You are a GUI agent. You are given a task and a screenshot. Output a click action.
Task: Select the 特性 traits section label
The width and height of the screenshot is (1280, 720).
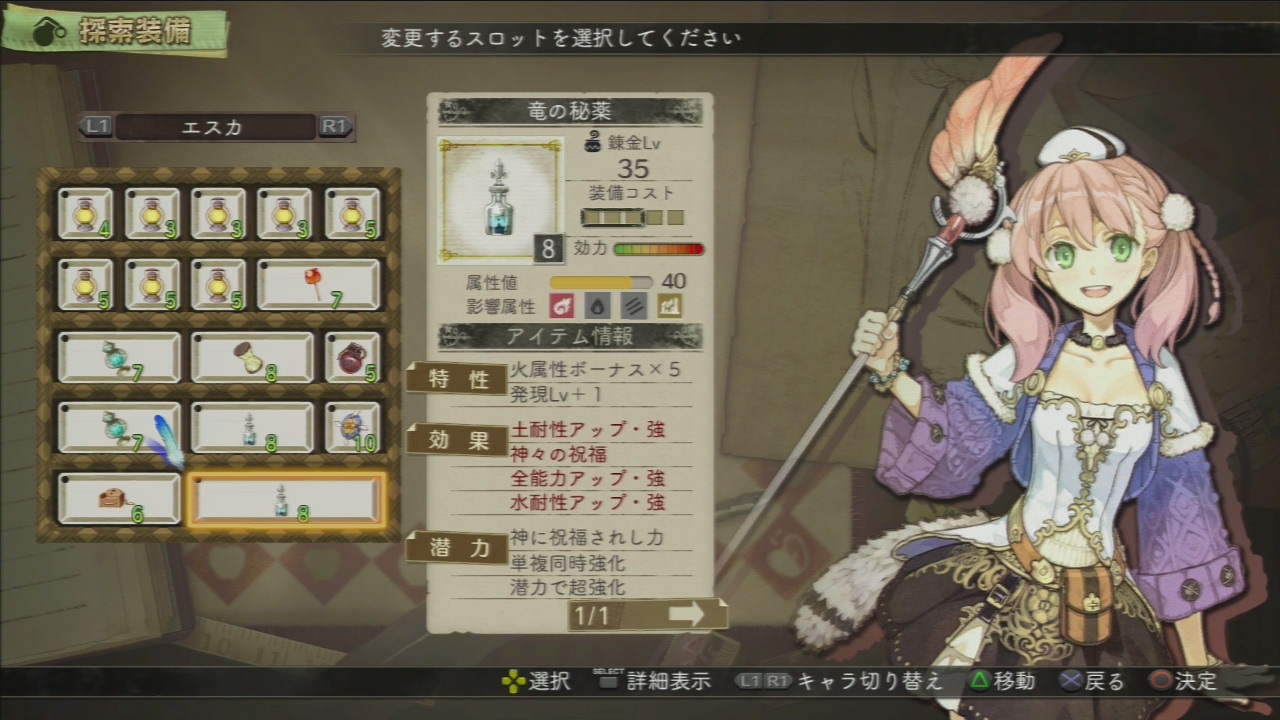(x=457, y=379)
